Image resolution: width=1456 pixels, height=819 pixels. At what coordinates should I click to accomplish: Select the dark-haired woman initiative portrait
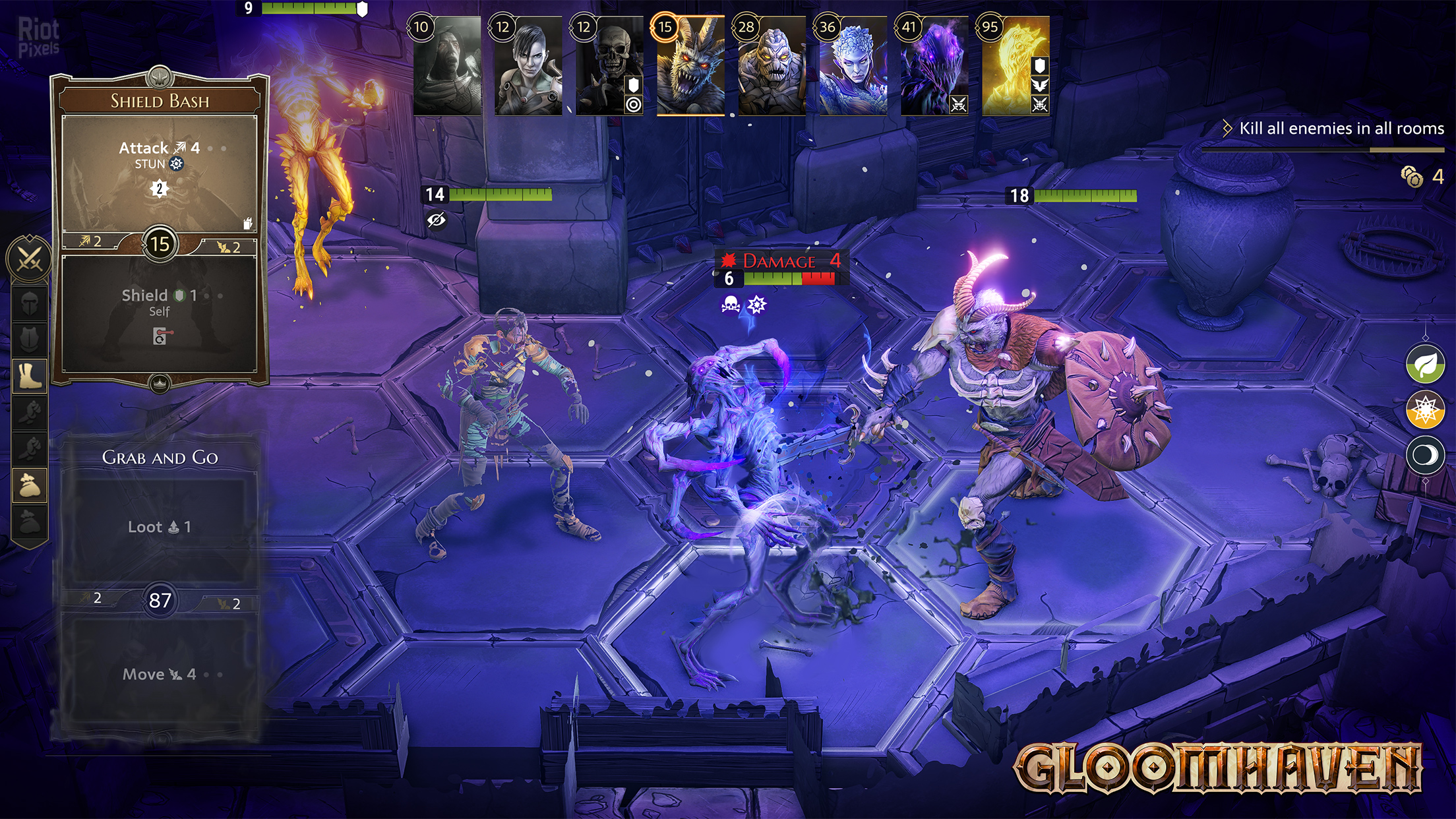tap(528, 66)
